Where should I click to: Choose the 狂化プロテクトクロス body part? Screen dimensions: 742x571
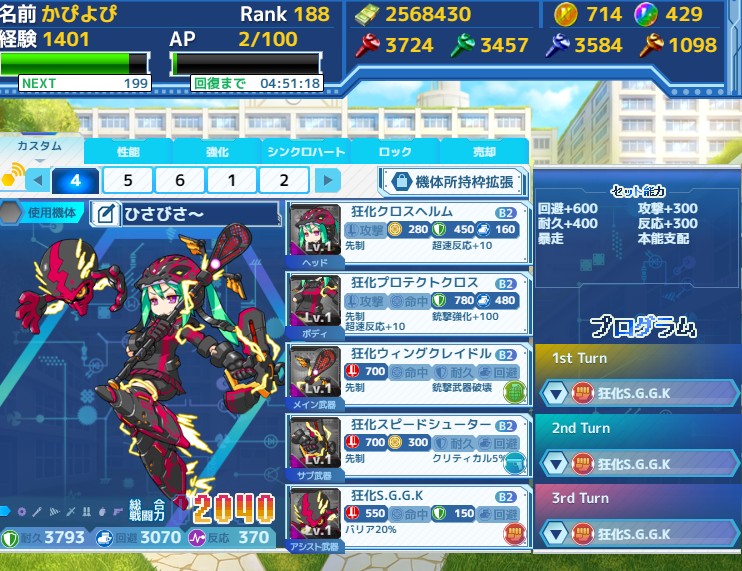[x=408, y=305]
